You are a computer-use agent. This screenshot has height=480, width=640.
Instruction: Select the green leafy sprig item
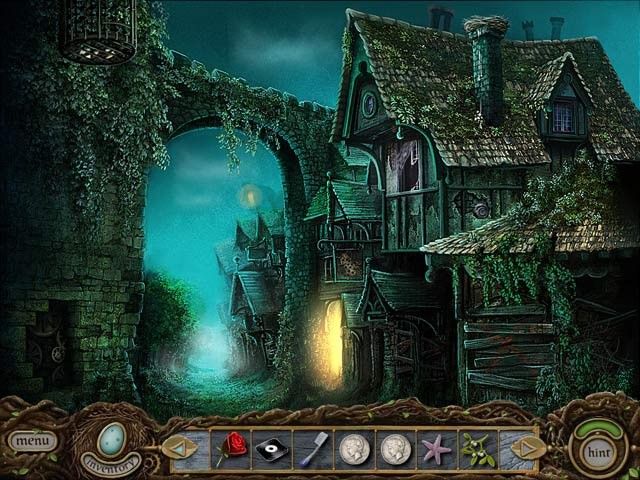click(477, 446)
